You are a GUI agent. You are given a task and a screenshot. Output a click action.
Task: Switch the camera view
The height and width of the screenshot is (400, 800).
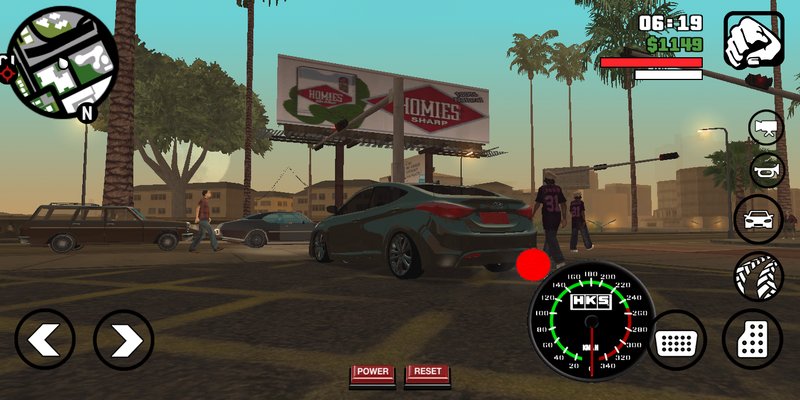pos(766,127)
